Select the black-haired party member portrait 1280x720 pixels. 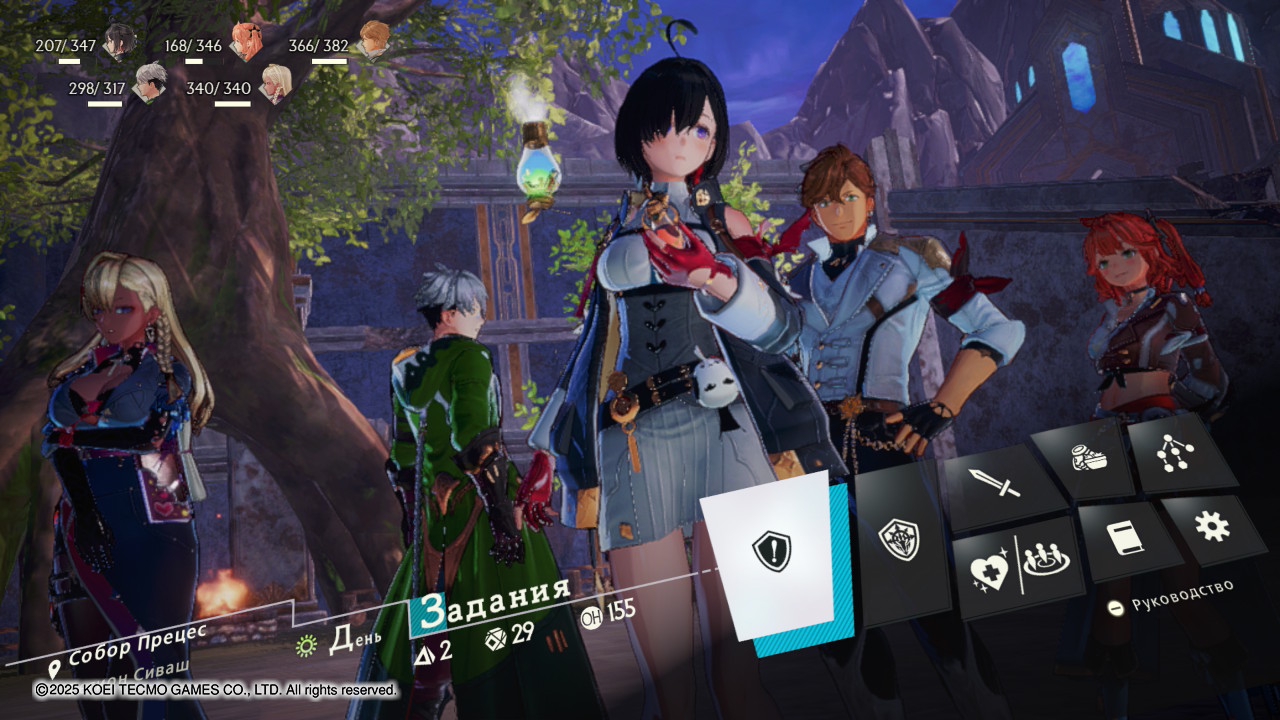click(x=120, y=41)
